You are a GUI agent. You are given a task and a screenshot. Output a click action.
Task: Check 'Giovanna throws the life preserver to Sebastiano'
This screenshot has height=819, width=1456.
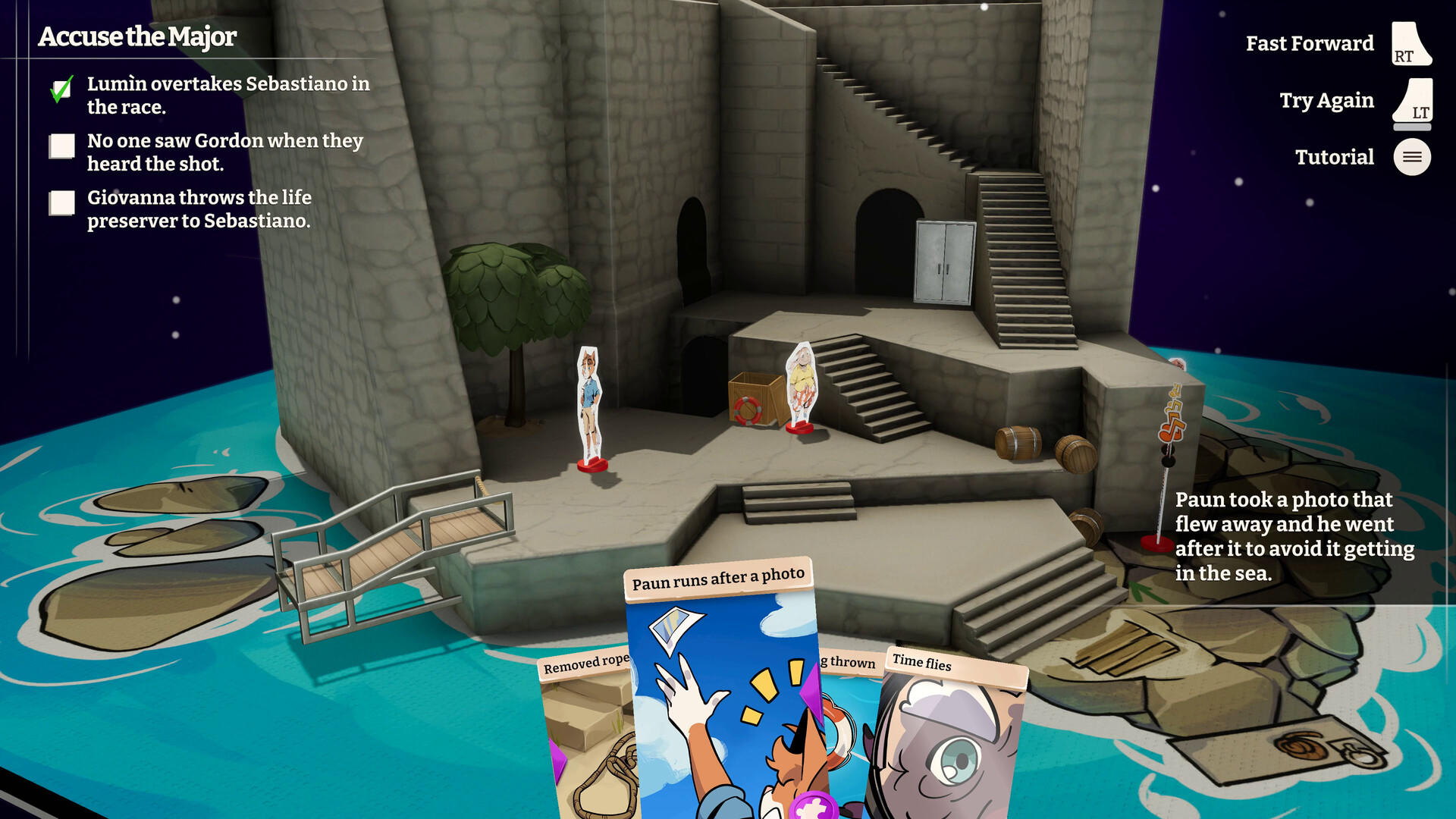[x=61, y=203]
